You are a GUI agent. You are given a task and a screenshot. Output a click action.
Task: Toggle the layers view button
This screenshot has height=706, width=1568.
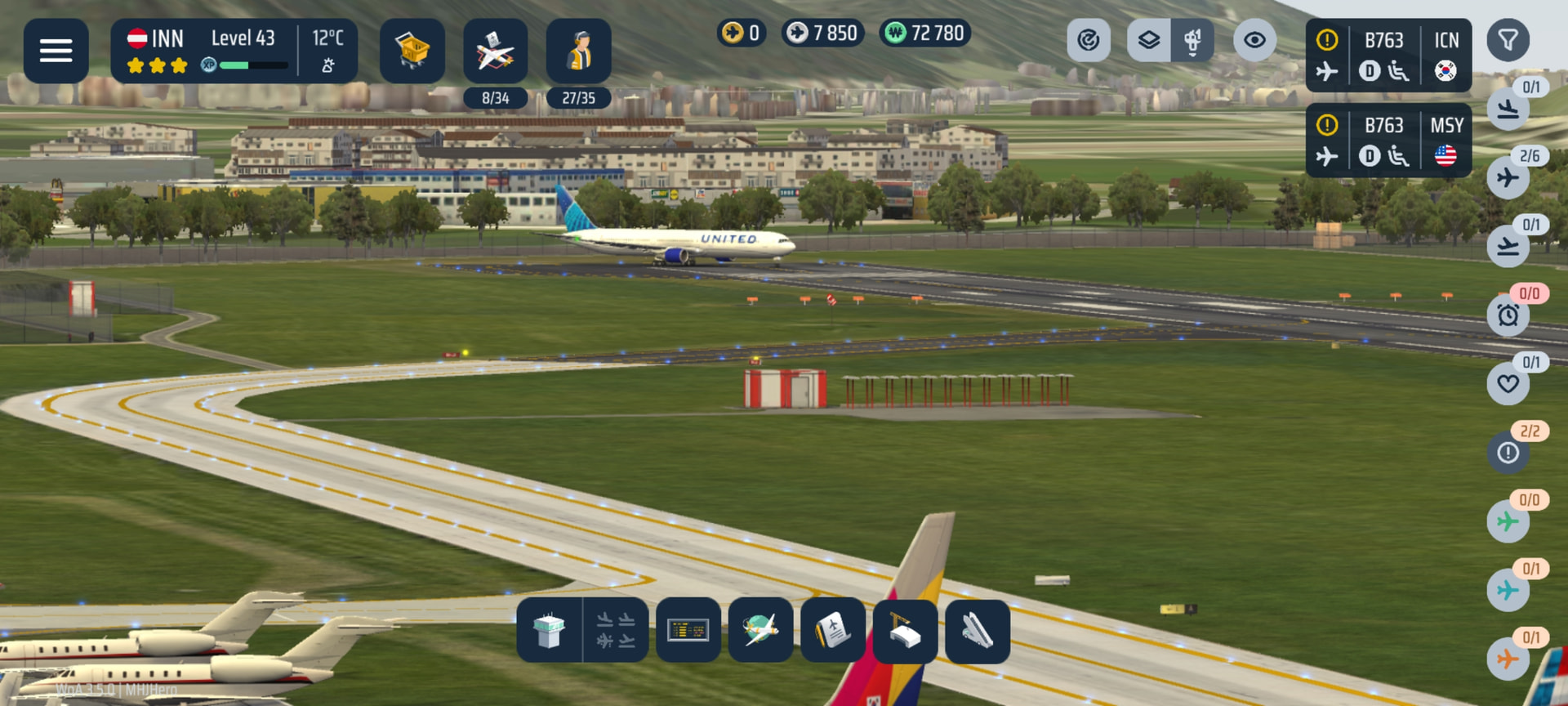pos(1149,40)
